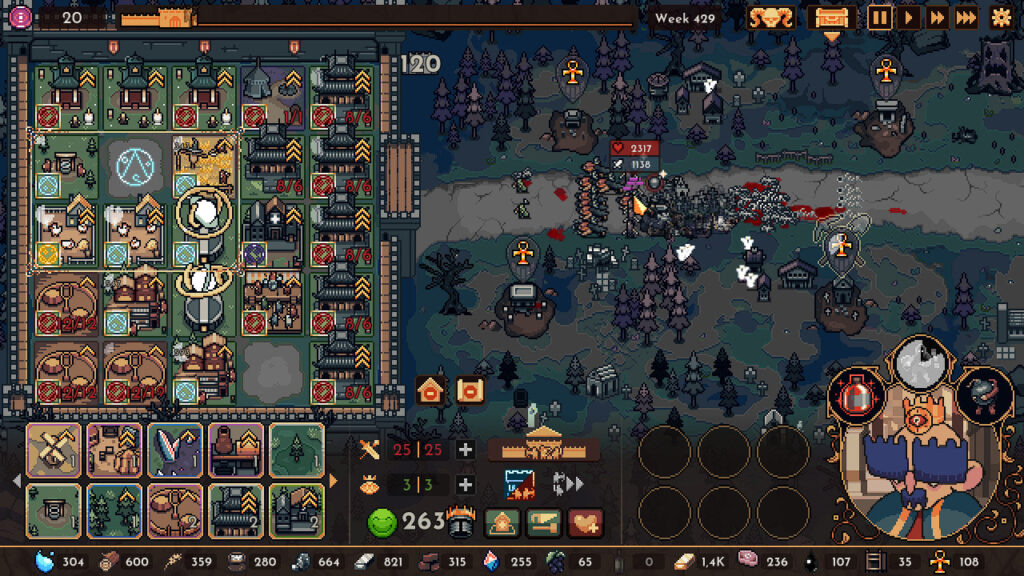1024x576 pixels.
Task: Open the horned skull enemy menu
Action: click(771, 17)
